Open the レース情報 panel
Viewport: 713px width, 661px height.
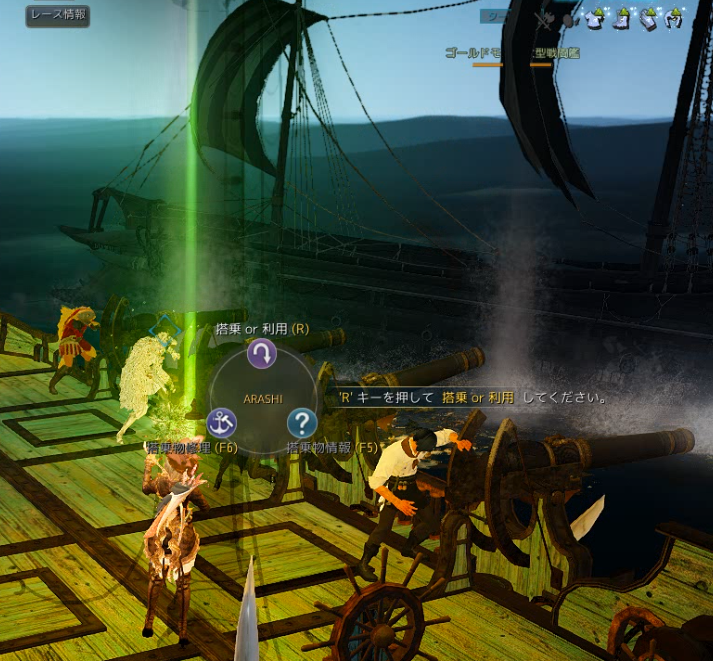pyautogui.click(x=58, y=15)
